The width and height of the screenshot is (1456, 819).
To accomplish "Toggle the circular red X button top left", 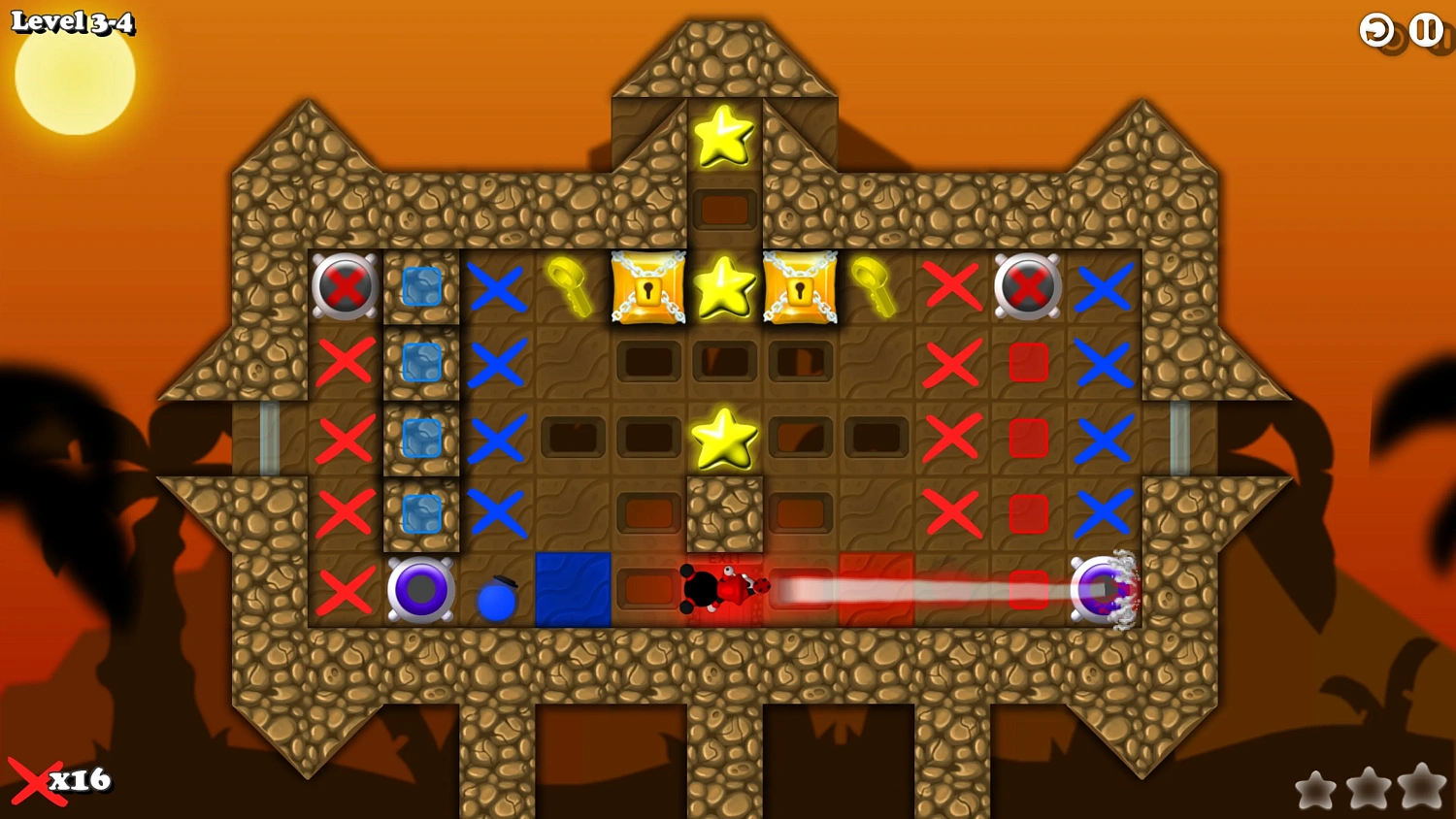I will tap(347, 287).
